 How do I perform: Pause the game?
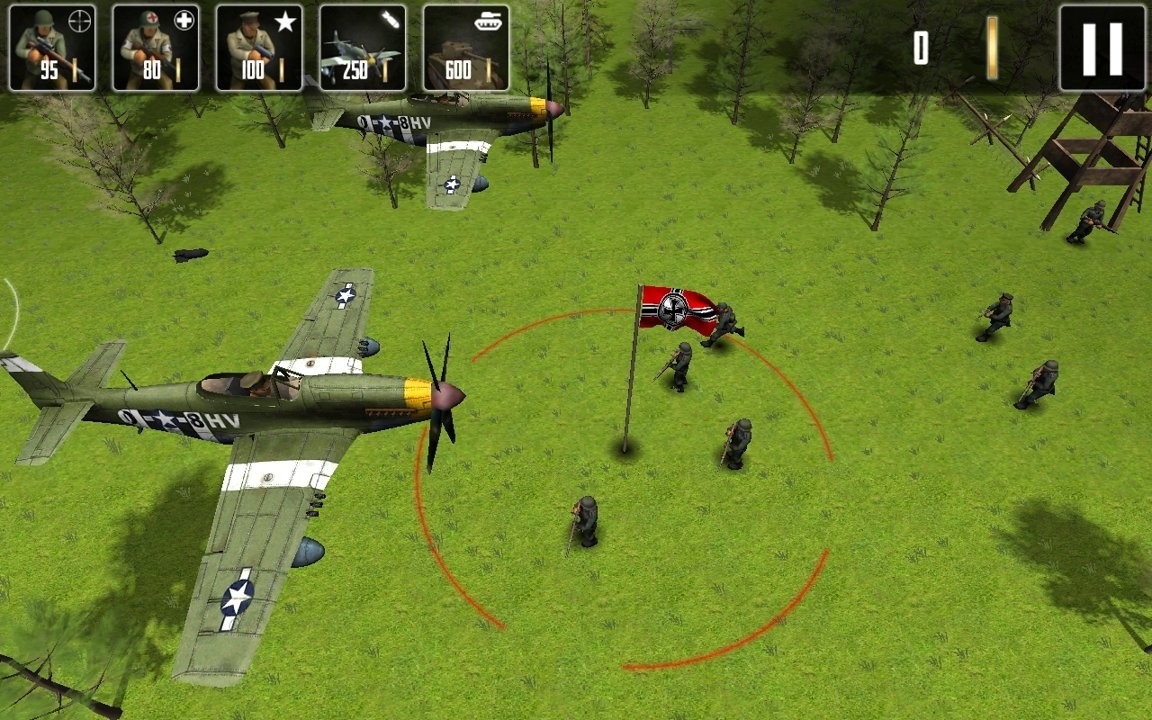point(1102,48)
